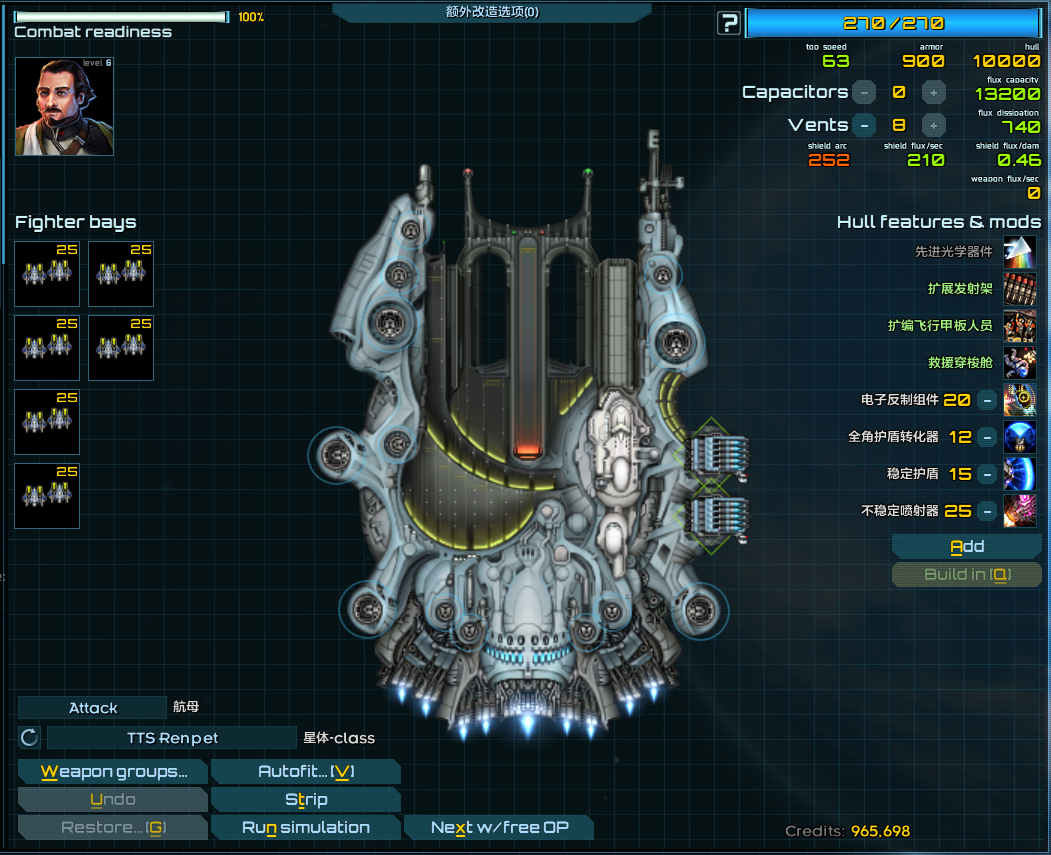Go to Next w/free OP
Viewport: 1051px width, 855px height.
coord(498,828)
